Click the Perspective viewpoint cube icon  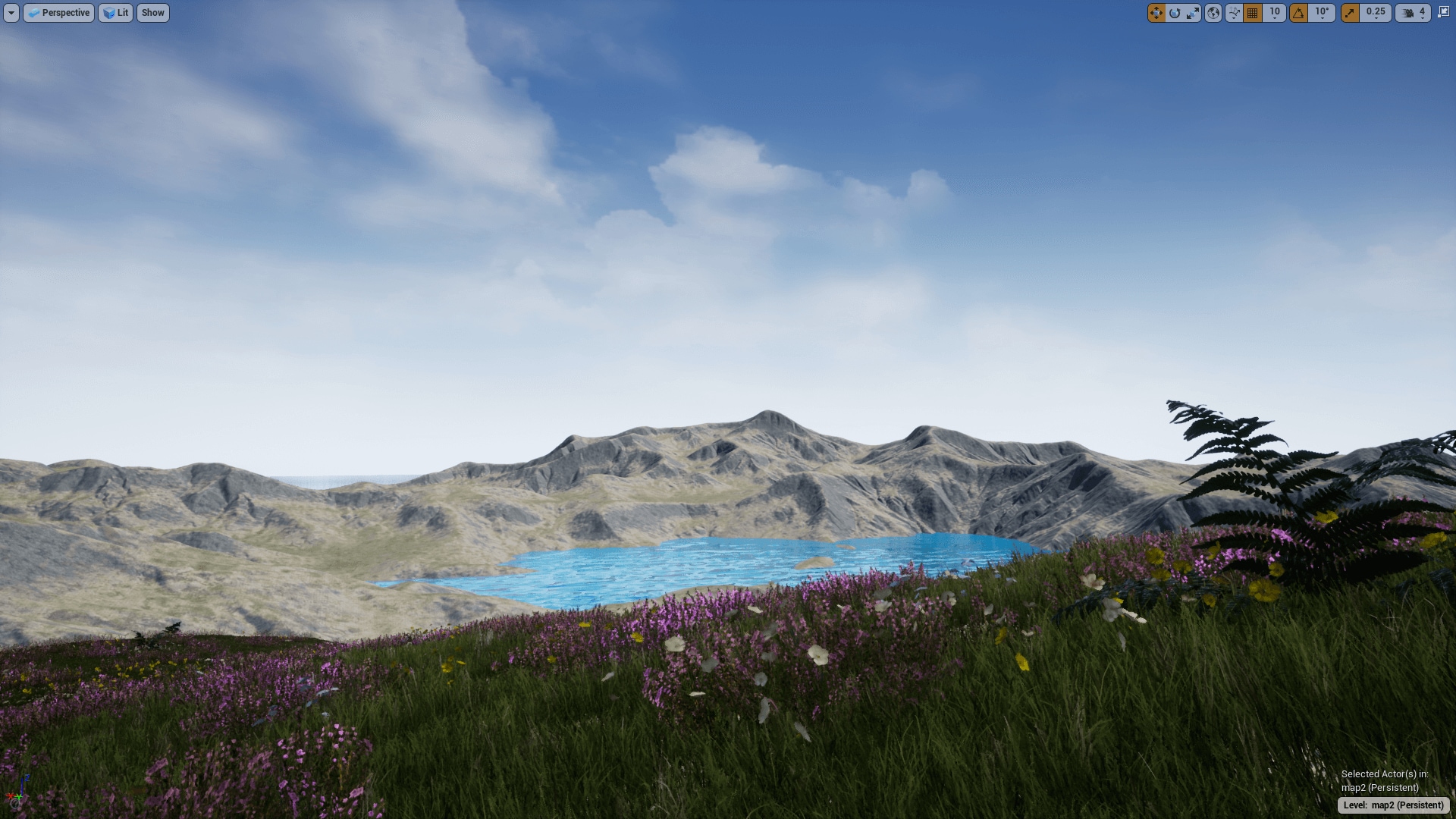coord(33,13)
